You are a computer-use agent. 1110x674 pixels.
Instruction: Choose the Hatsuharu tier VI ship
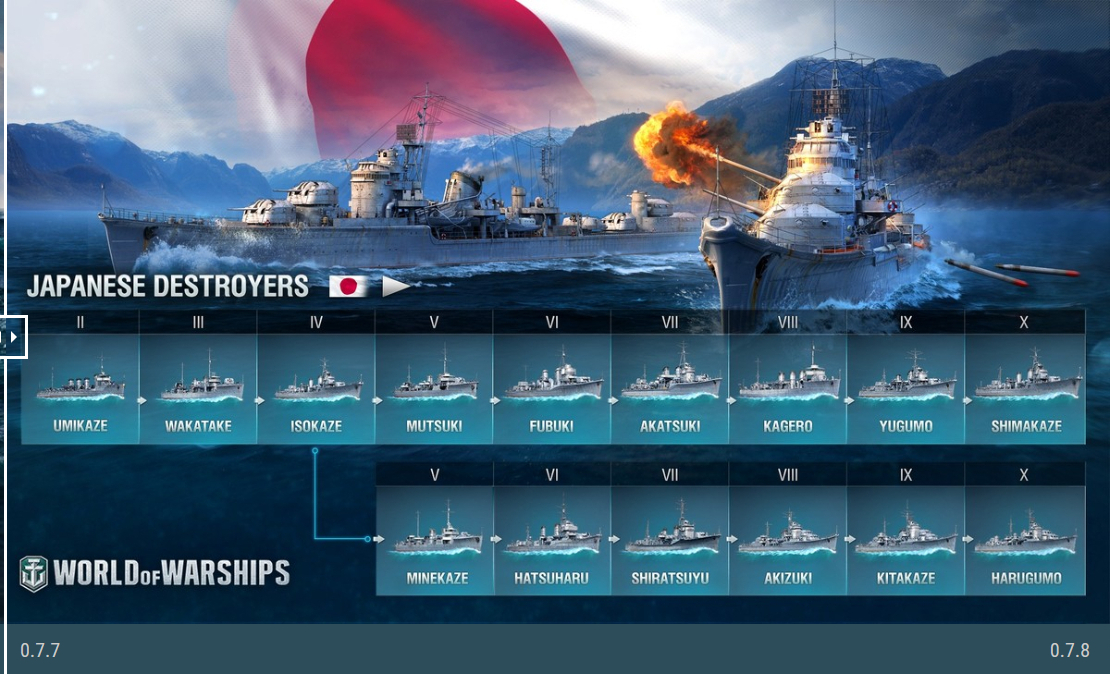(x=552, y=540)
